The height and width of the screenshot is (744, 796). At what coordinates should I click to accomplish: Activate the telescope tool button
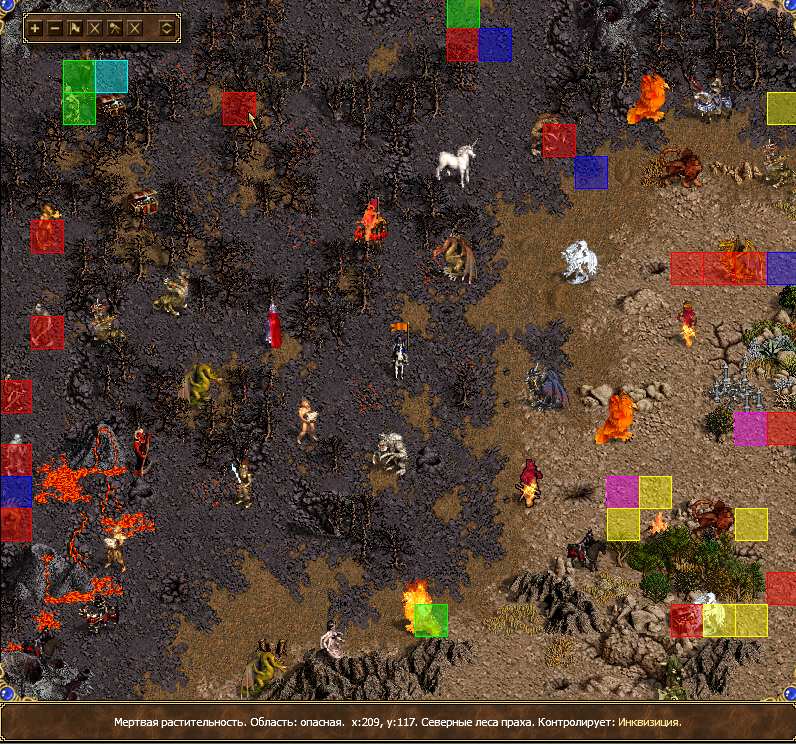pos(115,28)
